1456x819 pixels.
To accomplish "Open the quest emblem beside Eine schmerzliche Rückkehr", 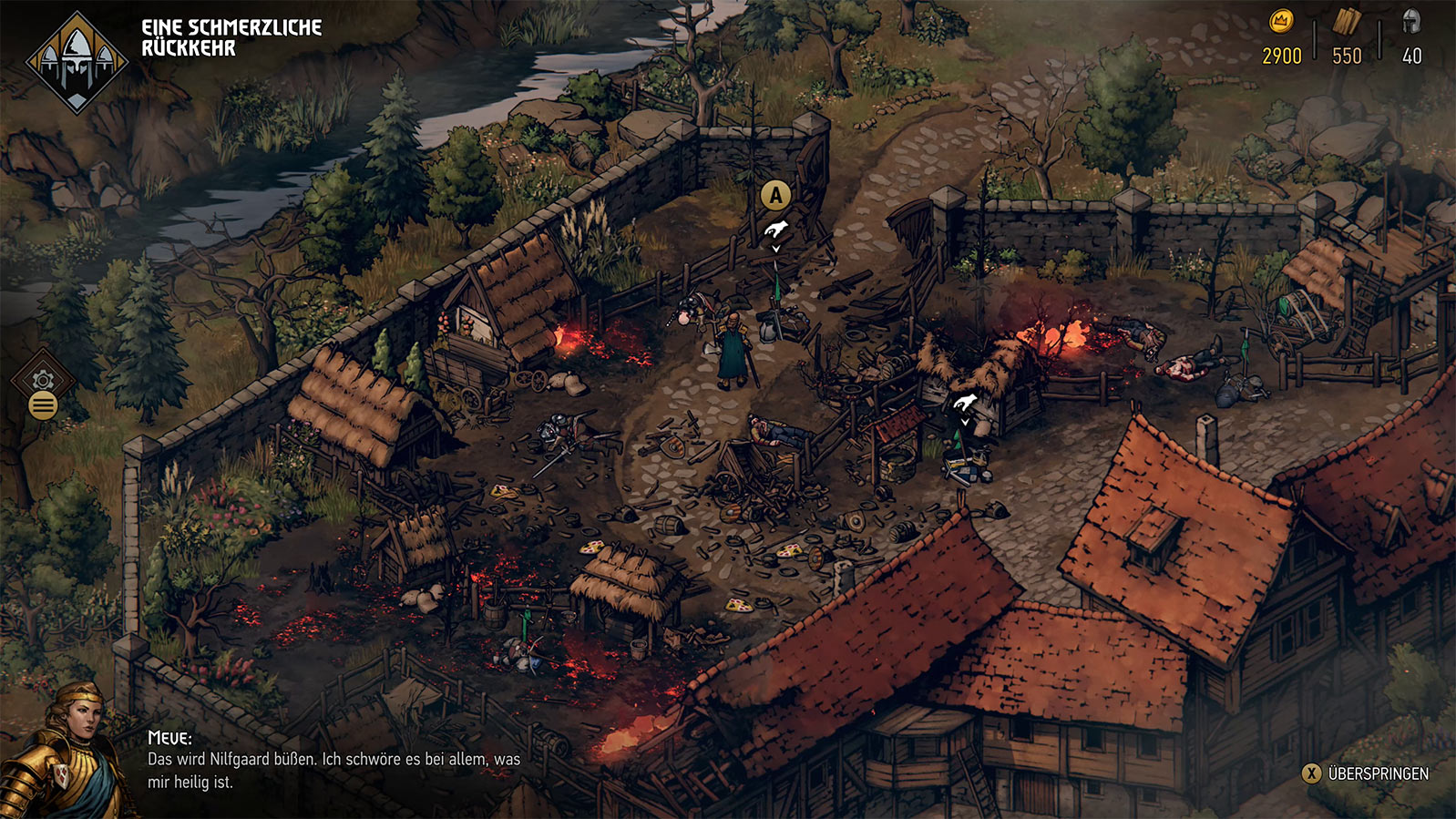I will (x=77, y=62).
